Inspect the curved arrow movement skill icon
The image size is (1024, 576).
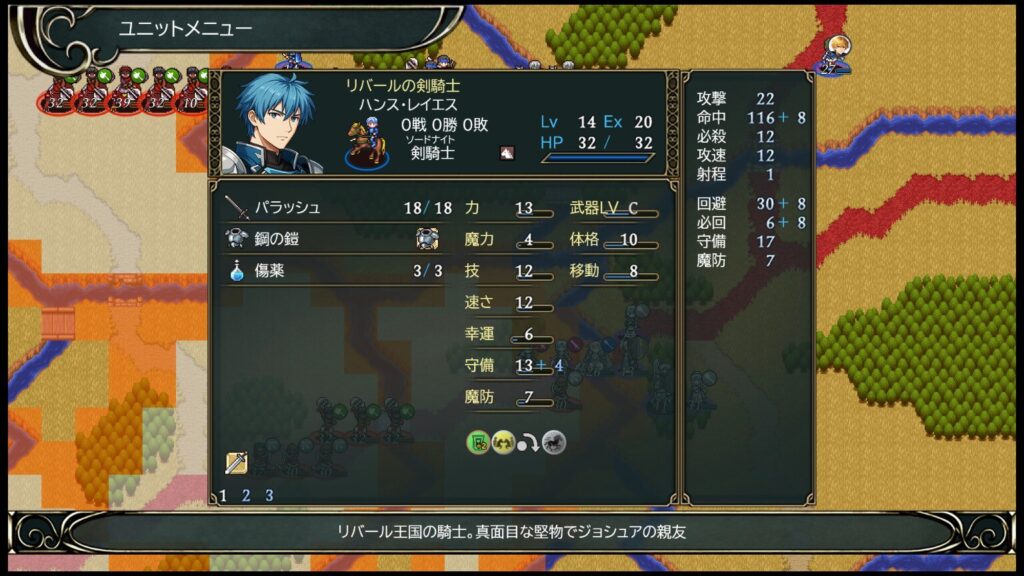529,442
